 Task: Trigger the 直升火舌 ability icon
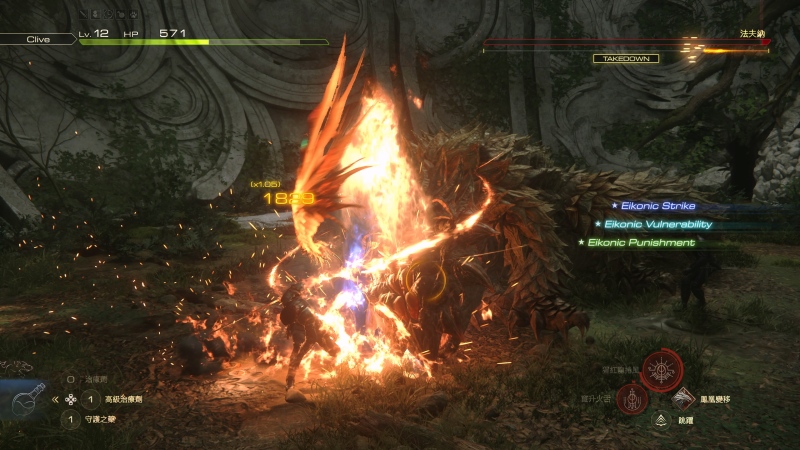632,400
